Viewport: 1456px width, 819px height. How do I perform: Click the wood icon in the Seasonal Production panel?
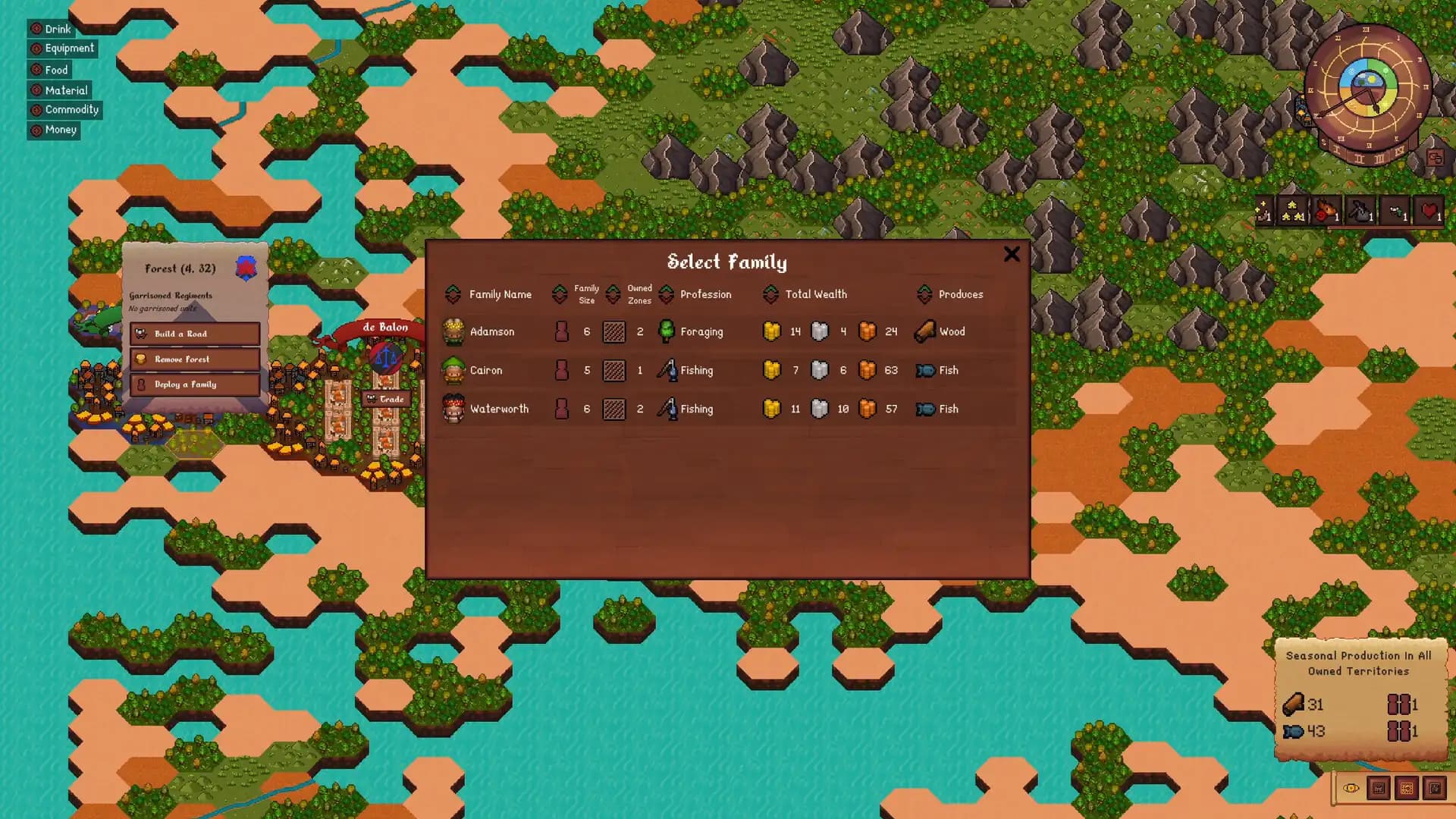pyautogui.click(x=1294, y=704)
